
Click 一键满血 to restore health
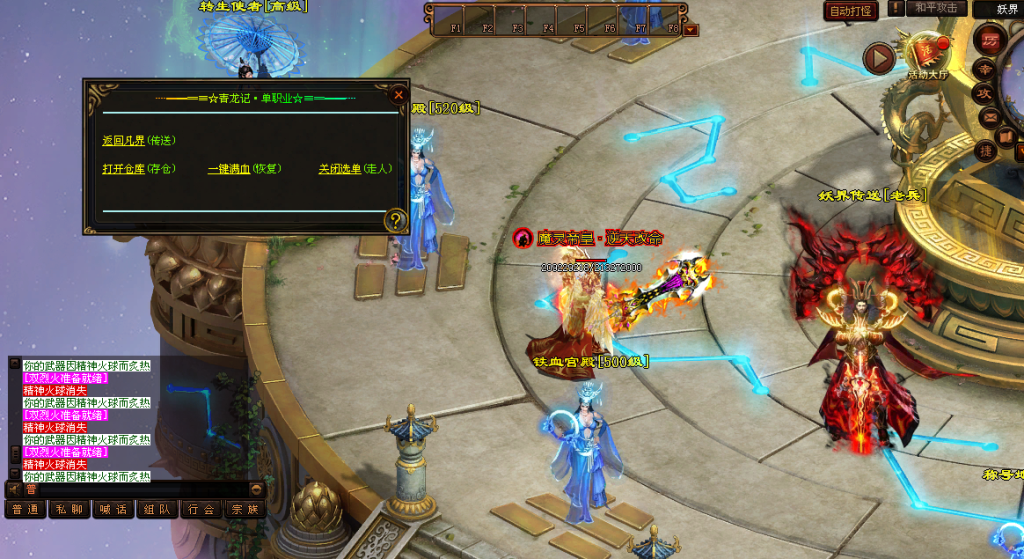click(244, 169)
